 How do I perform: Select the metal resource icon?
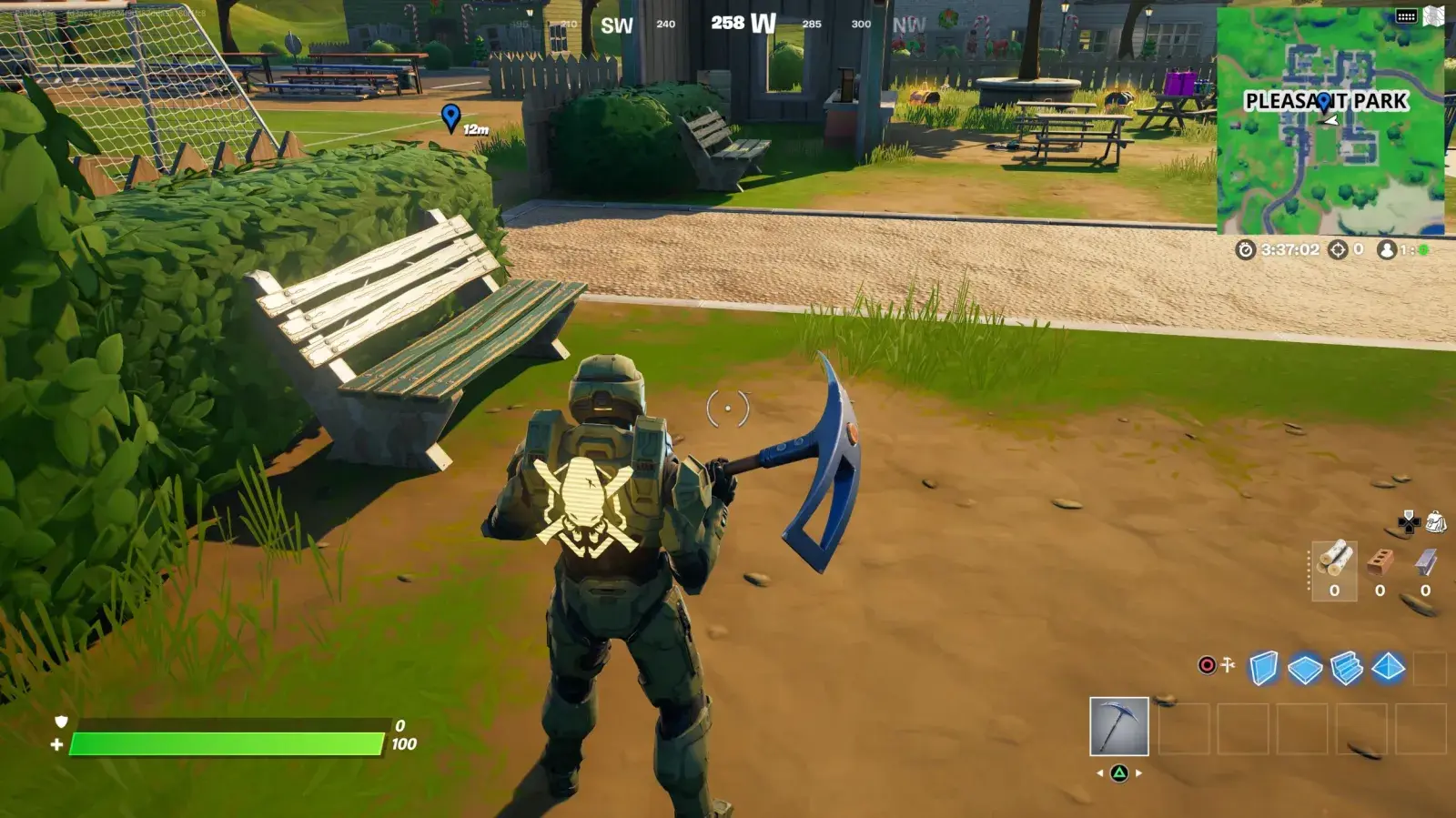[x=1425, y=564]
